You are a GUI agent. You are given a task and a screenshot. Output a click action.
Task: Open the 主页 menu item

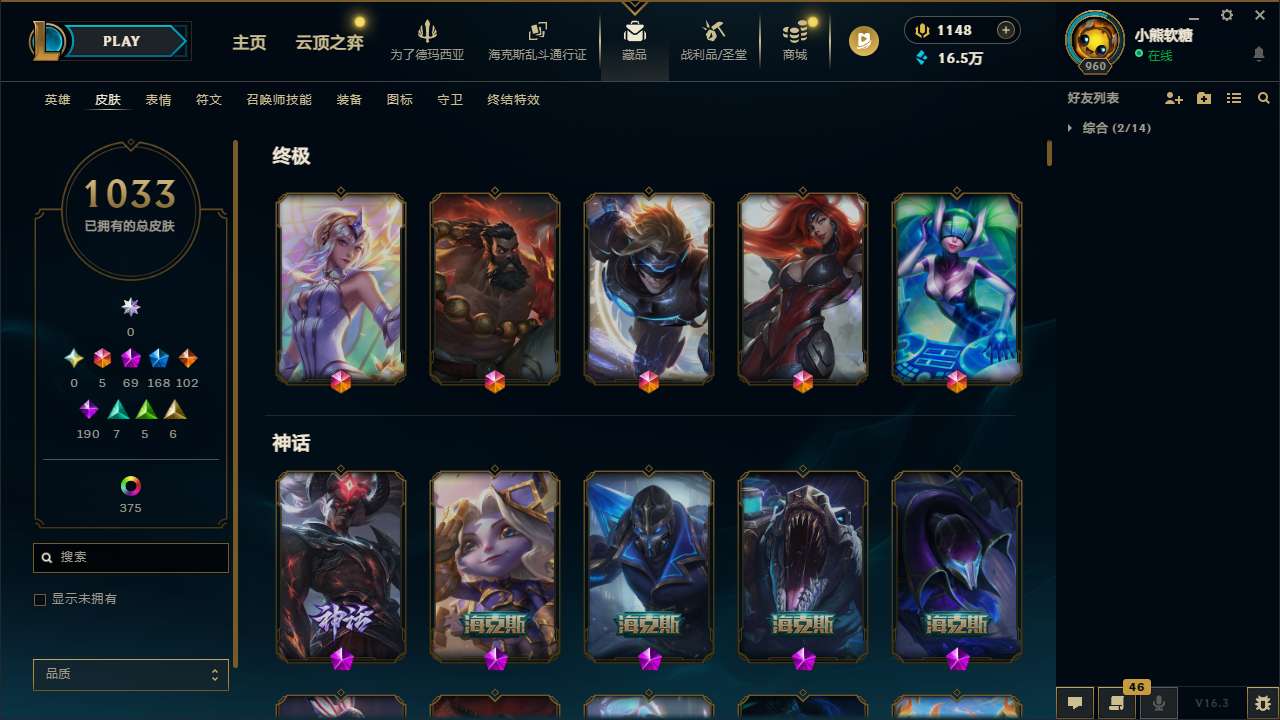coord(248,43)
